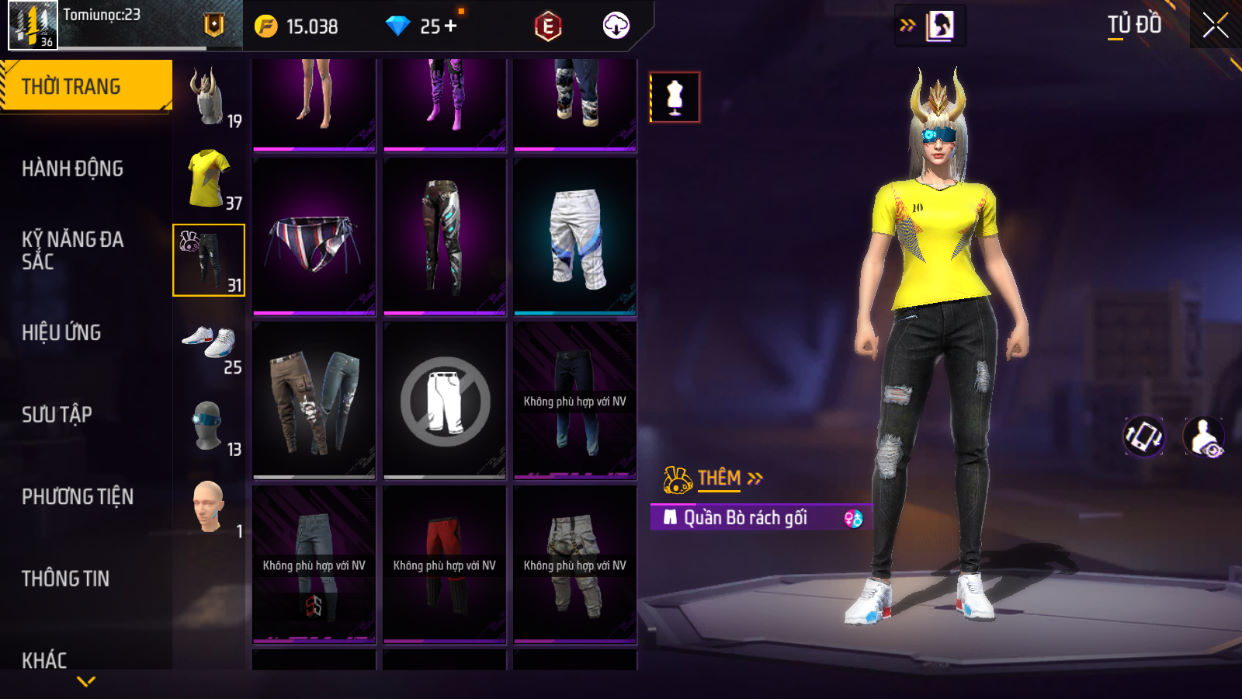Switch to the HÀNH ĐỘNG tab
The height and width of the screenshot is (699, 1242).
pyautogui.click(x=73, y=169)
